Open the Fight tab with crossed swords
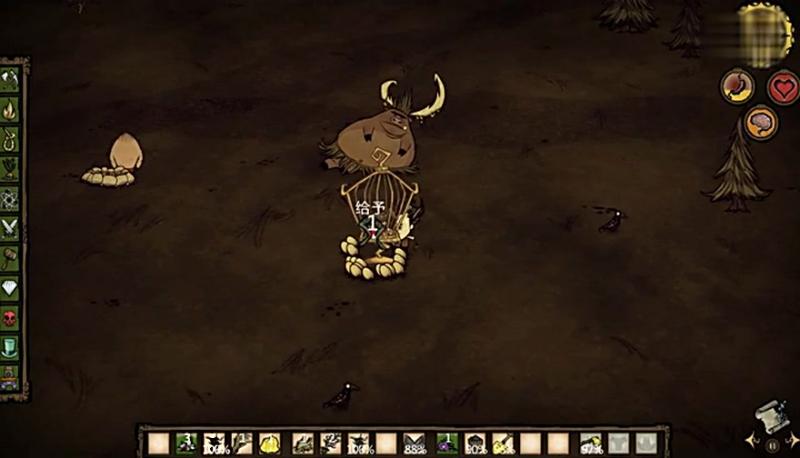This screenshot has height=458, width=800. [10, 228]
